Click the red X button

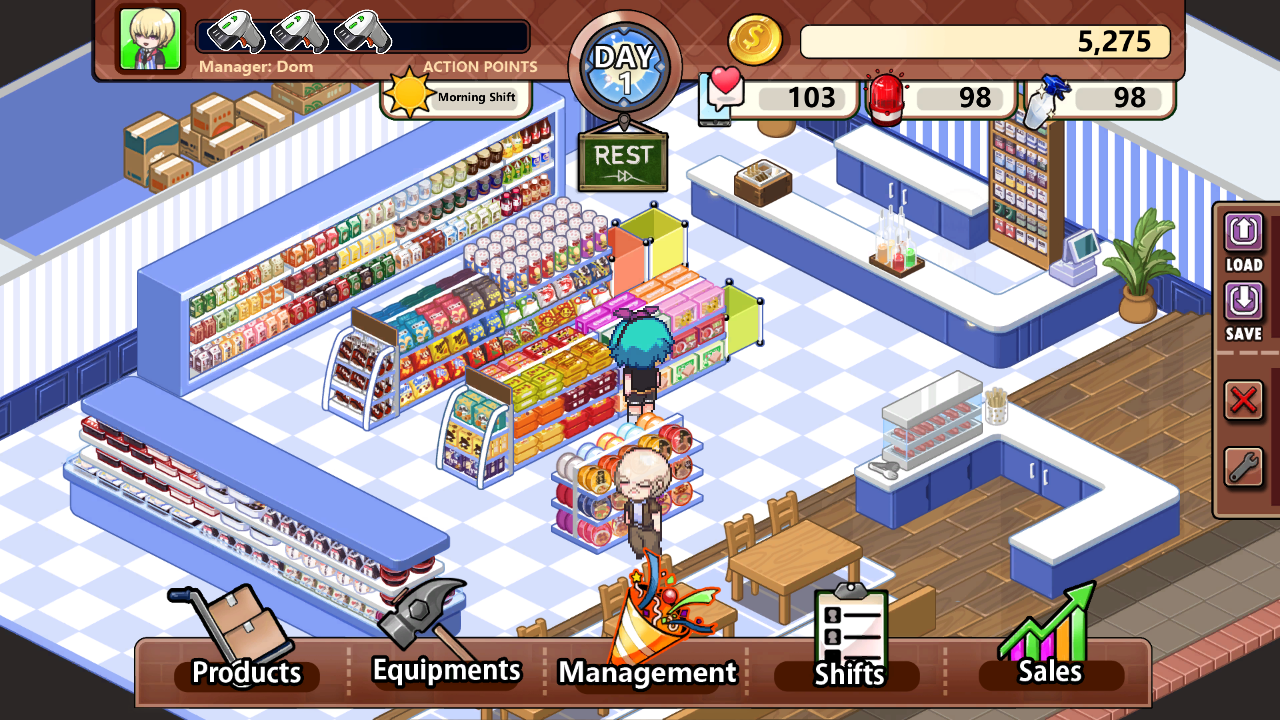[1243, 402]
